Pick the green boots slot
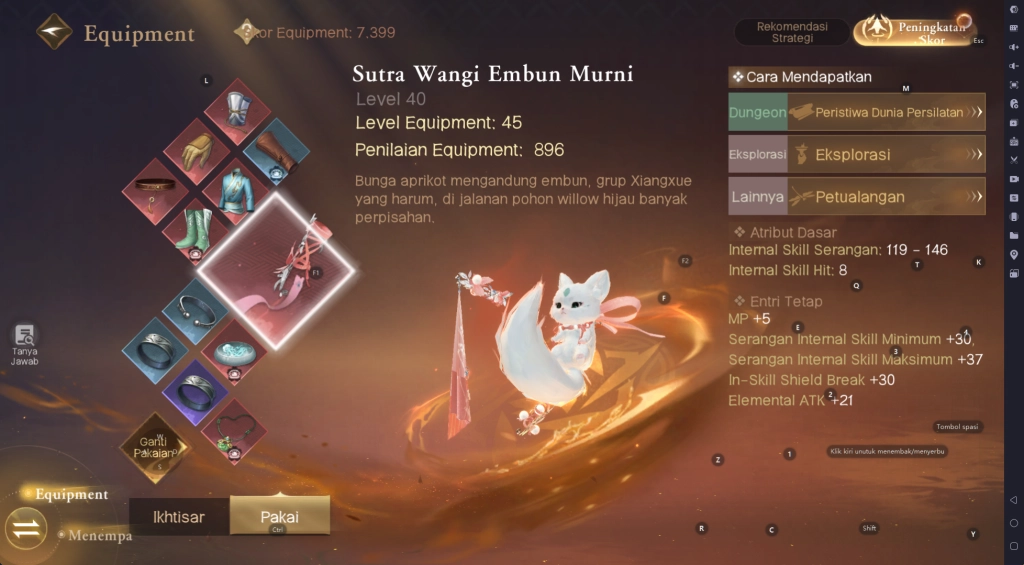Viewport: 1024px width, 565px height. [196, 229]
